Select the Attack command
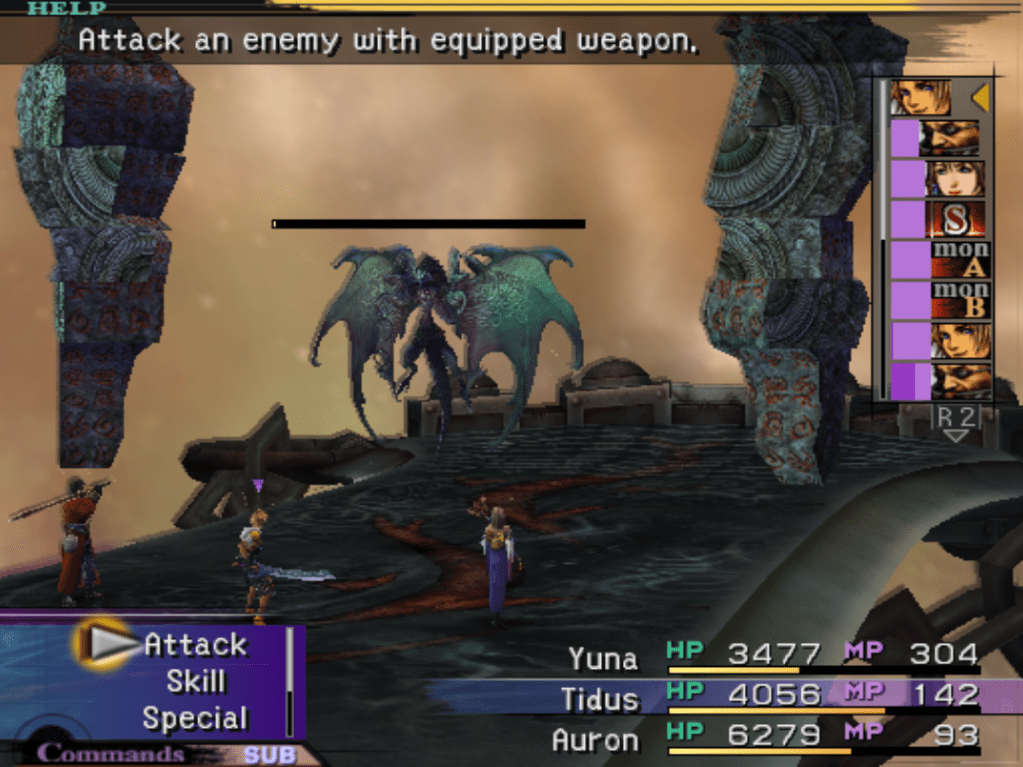 point(195,644)
